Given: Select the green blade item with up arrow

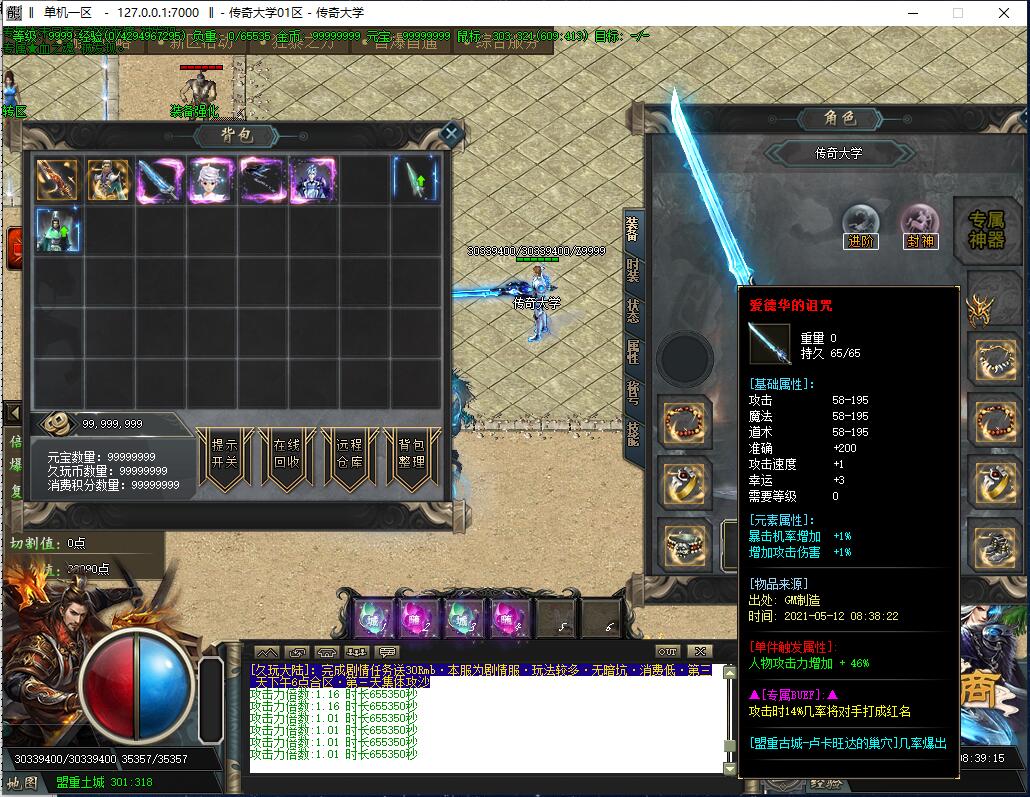Looking at the screenshot, I should (x=414, y=180).
